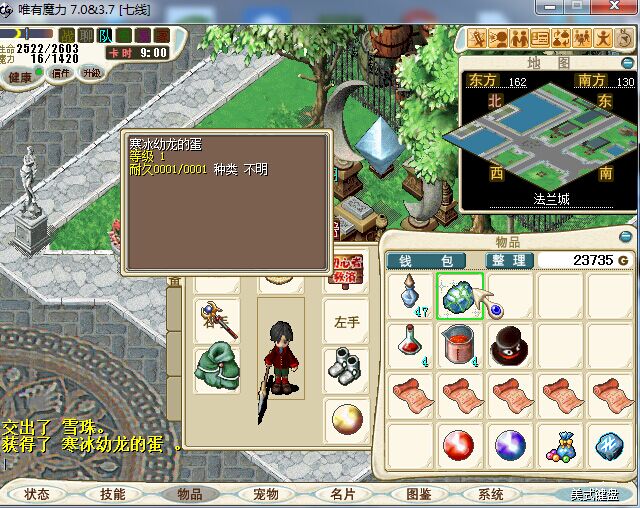Select the black top hat item
Image resolution: width=640 pixels, height=508 pixels.
pos(511,345)
